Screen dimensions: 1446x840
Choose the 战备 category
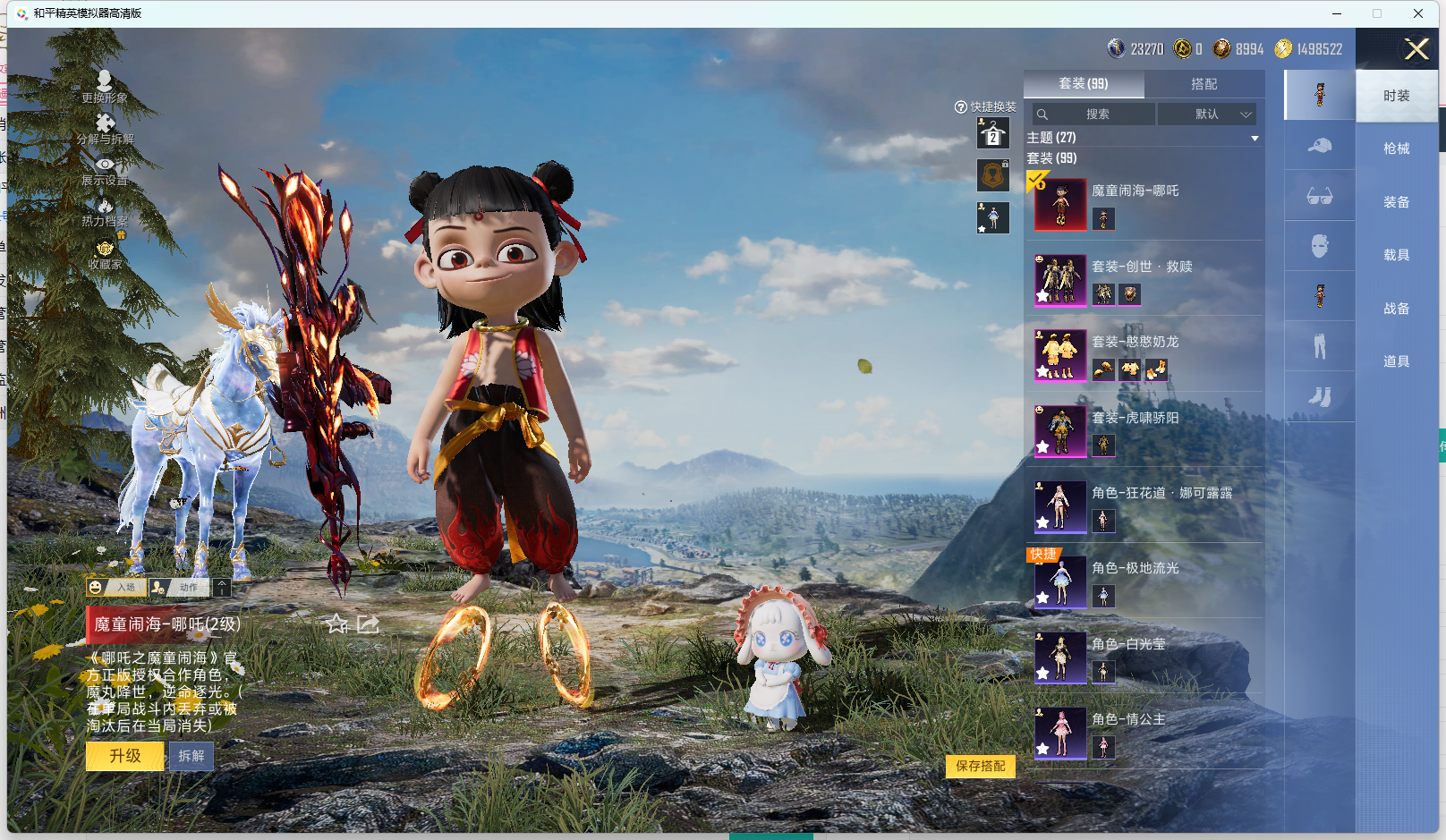1396,309
